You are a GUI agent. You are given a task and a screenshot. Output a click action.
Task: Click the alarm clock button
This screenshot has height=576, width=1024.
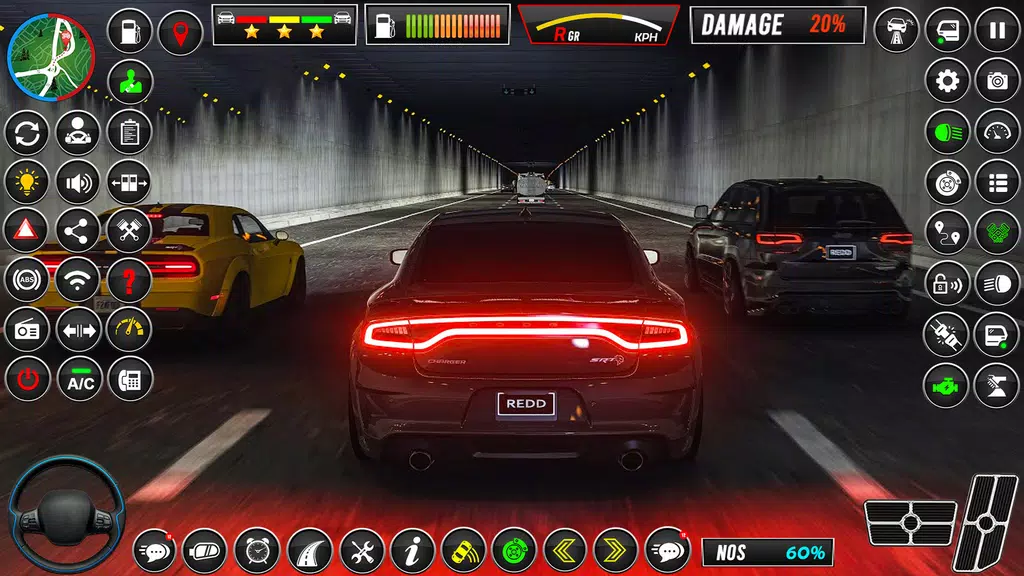[x=257, y=550]
